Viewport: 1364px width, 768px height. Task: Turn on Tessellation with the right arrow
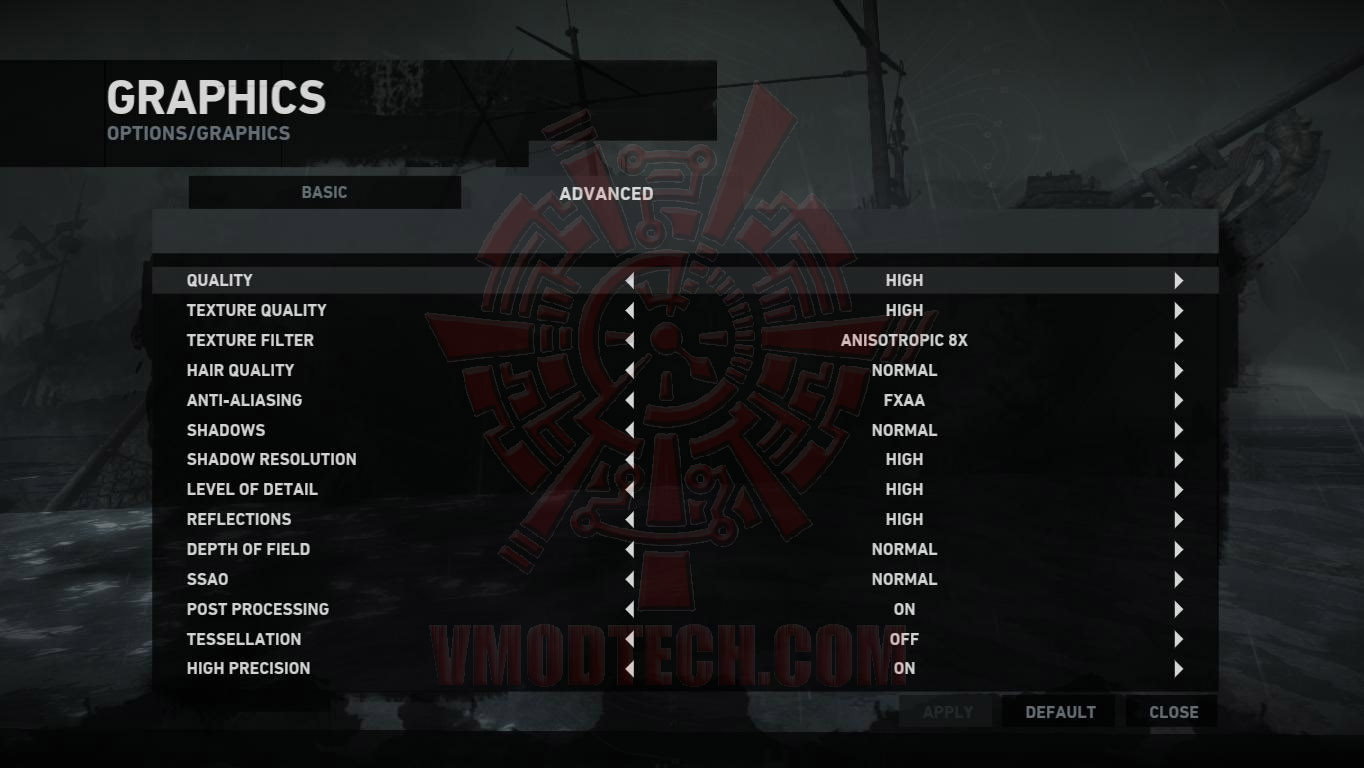[x=1178, y=639]
